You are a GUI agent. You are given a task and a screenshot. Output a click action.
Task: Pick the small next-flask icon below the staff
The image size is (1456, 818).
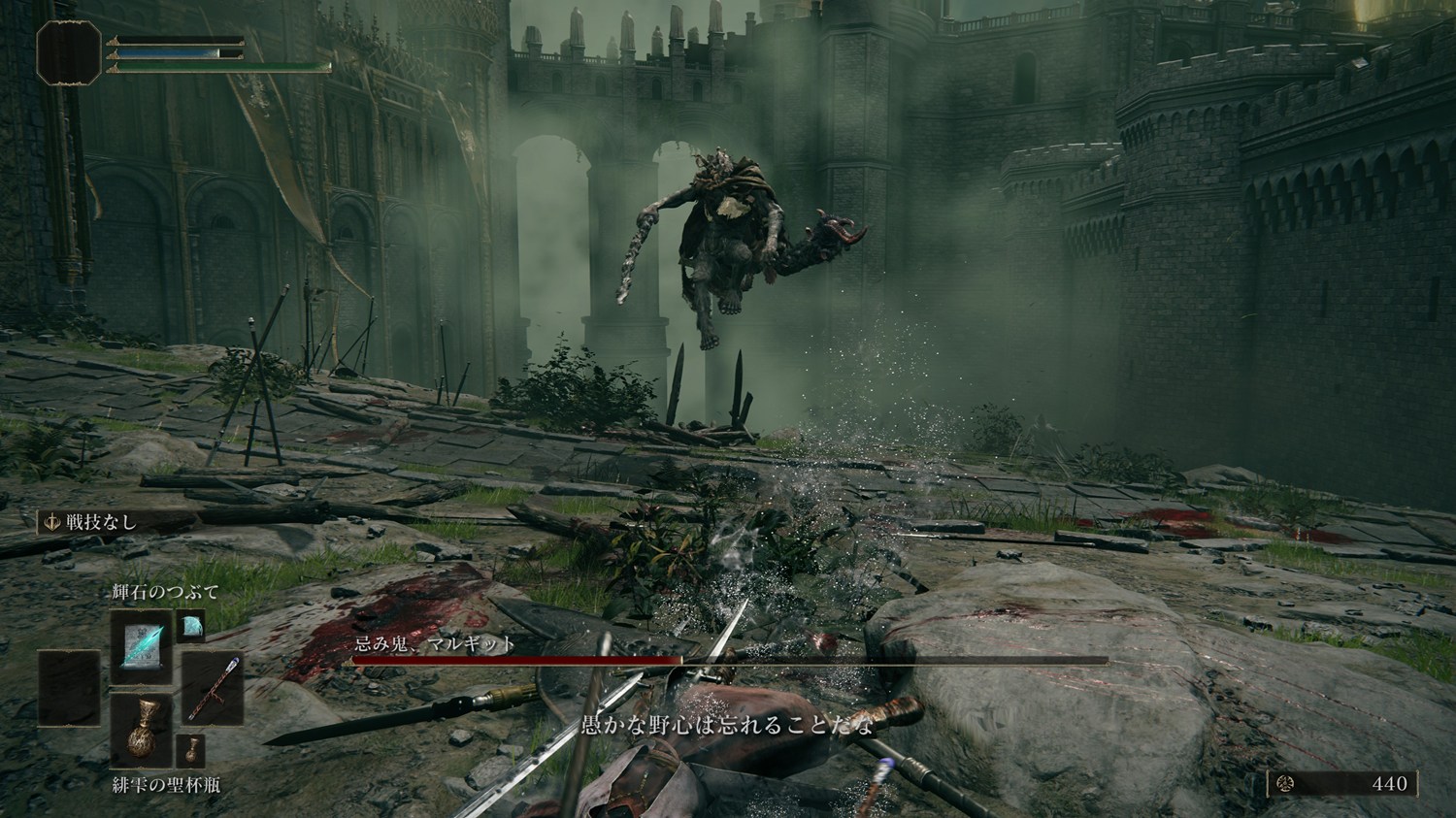(x=190, y=750)
